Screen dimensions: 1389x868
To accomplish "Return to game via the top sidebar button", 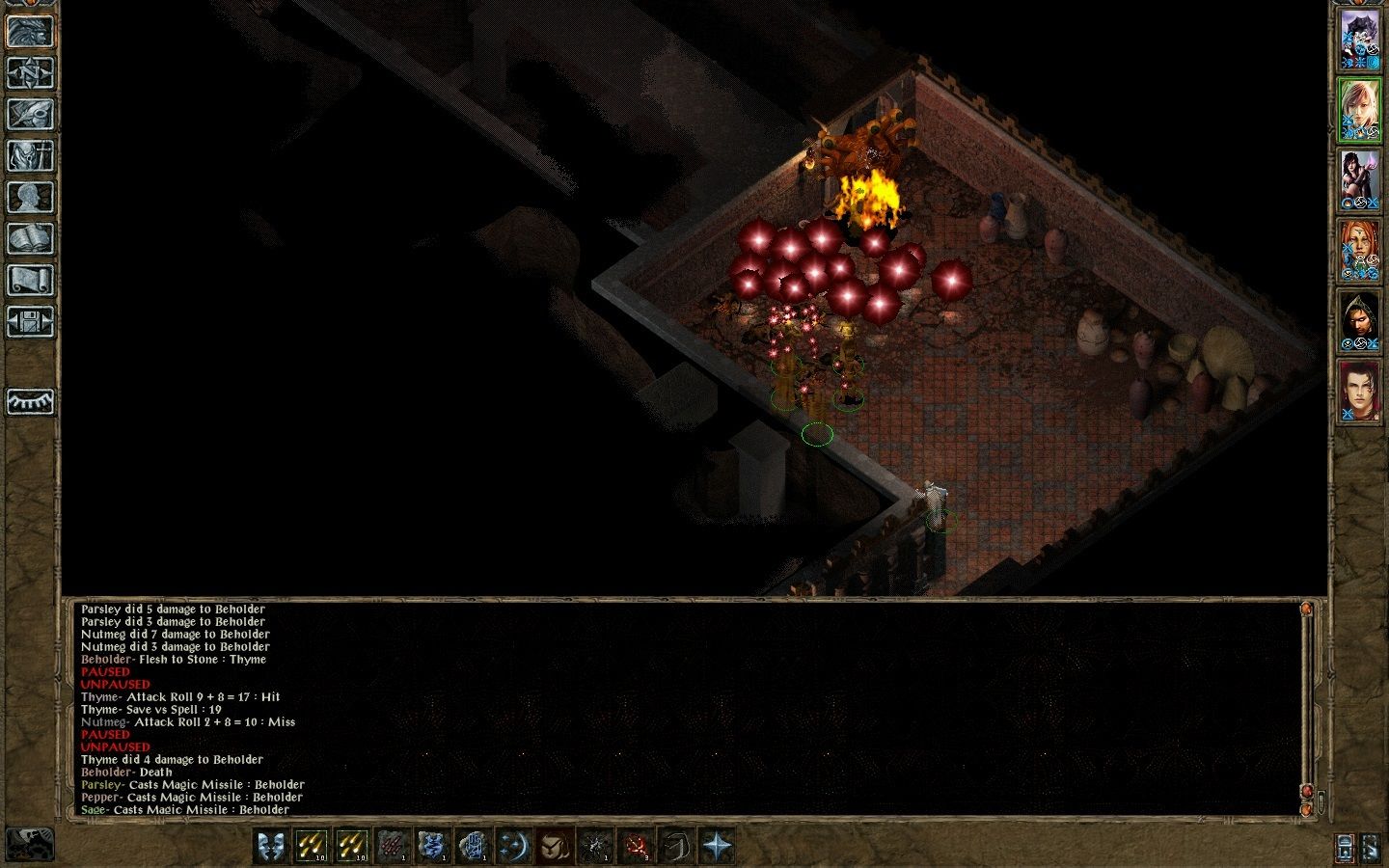I will coord(30,31).
